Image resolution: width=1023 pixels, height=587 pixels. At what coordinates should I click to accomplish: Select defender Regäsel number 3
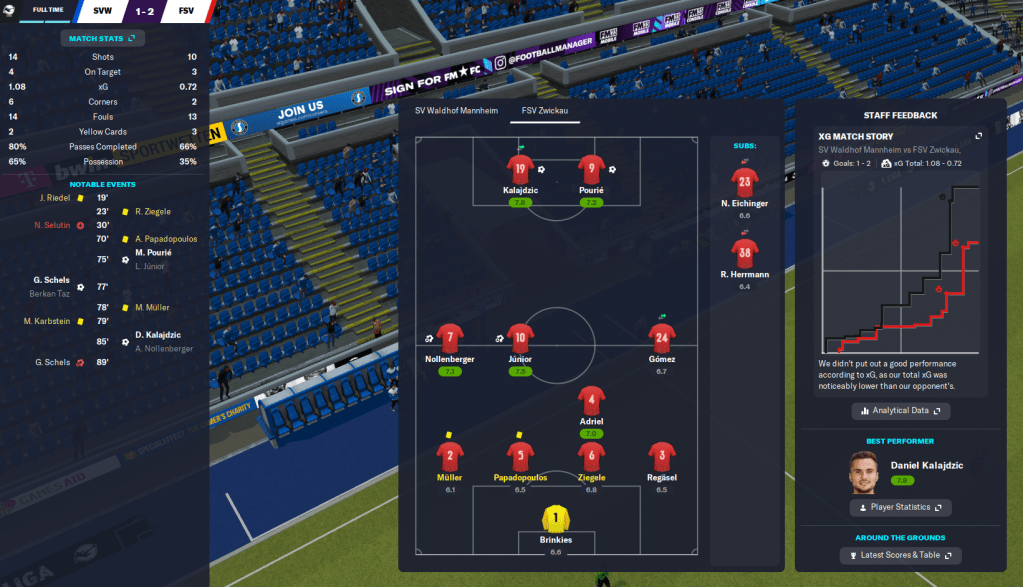[x=661, y=457]
